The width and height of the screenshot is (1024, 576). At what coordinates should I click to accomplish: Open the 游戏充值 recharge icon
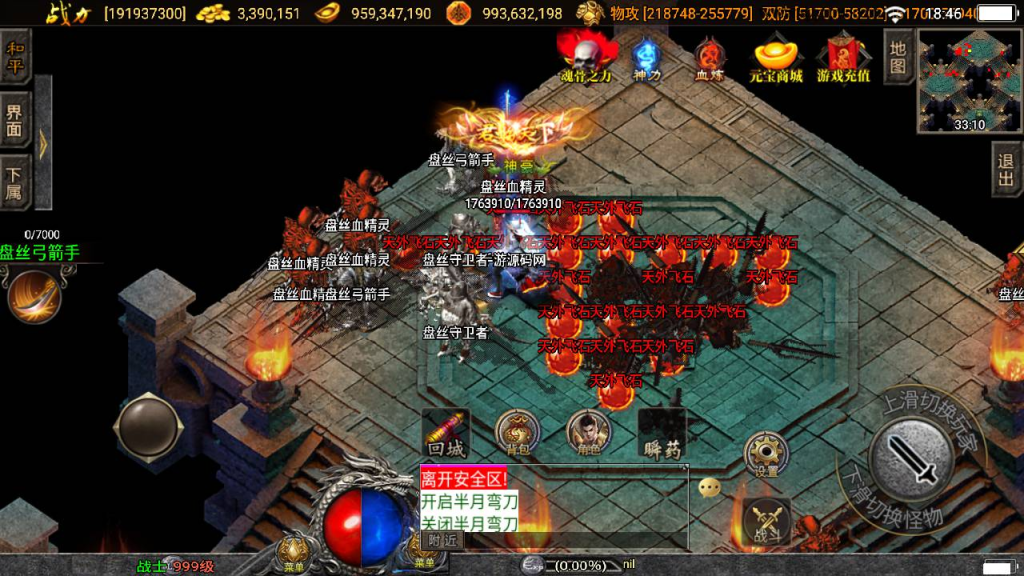[x=843, y=58]
